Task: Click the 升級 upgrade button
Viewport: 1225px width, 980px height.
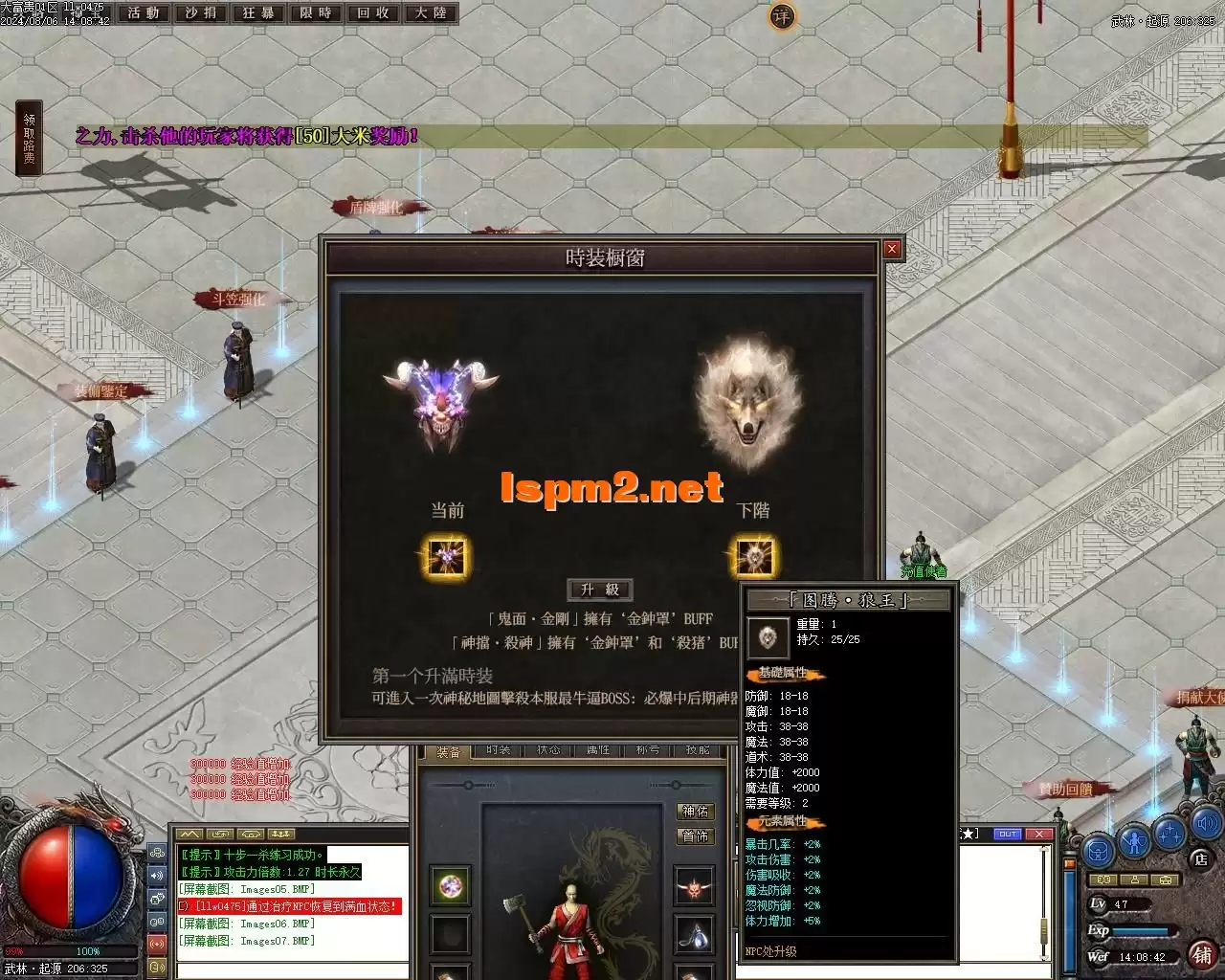Action: click(x=600, y=590)
